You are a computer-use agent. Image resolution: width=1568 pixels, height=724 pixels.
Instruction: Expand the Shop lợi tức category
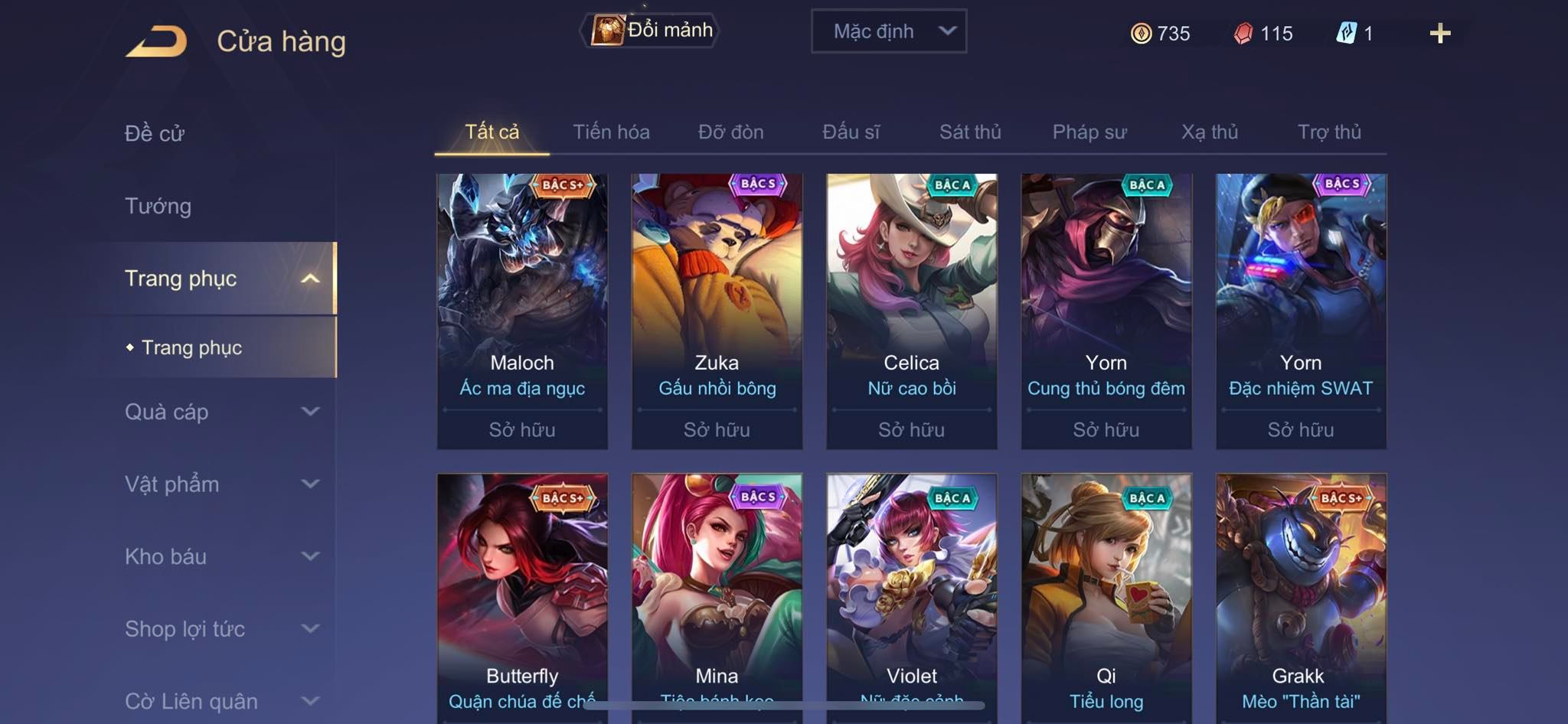[x=220, y=629]
